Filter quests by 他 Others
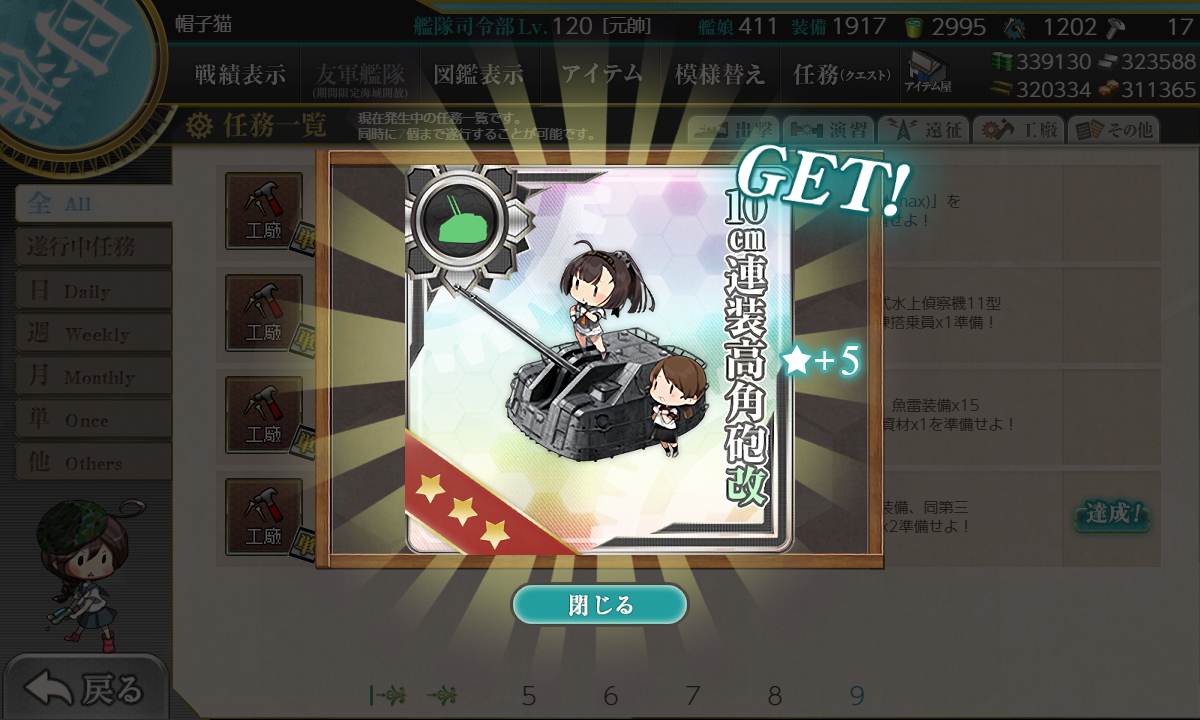Image resolution: width=1200 pixels, height=720 pixels. [92, 463]
